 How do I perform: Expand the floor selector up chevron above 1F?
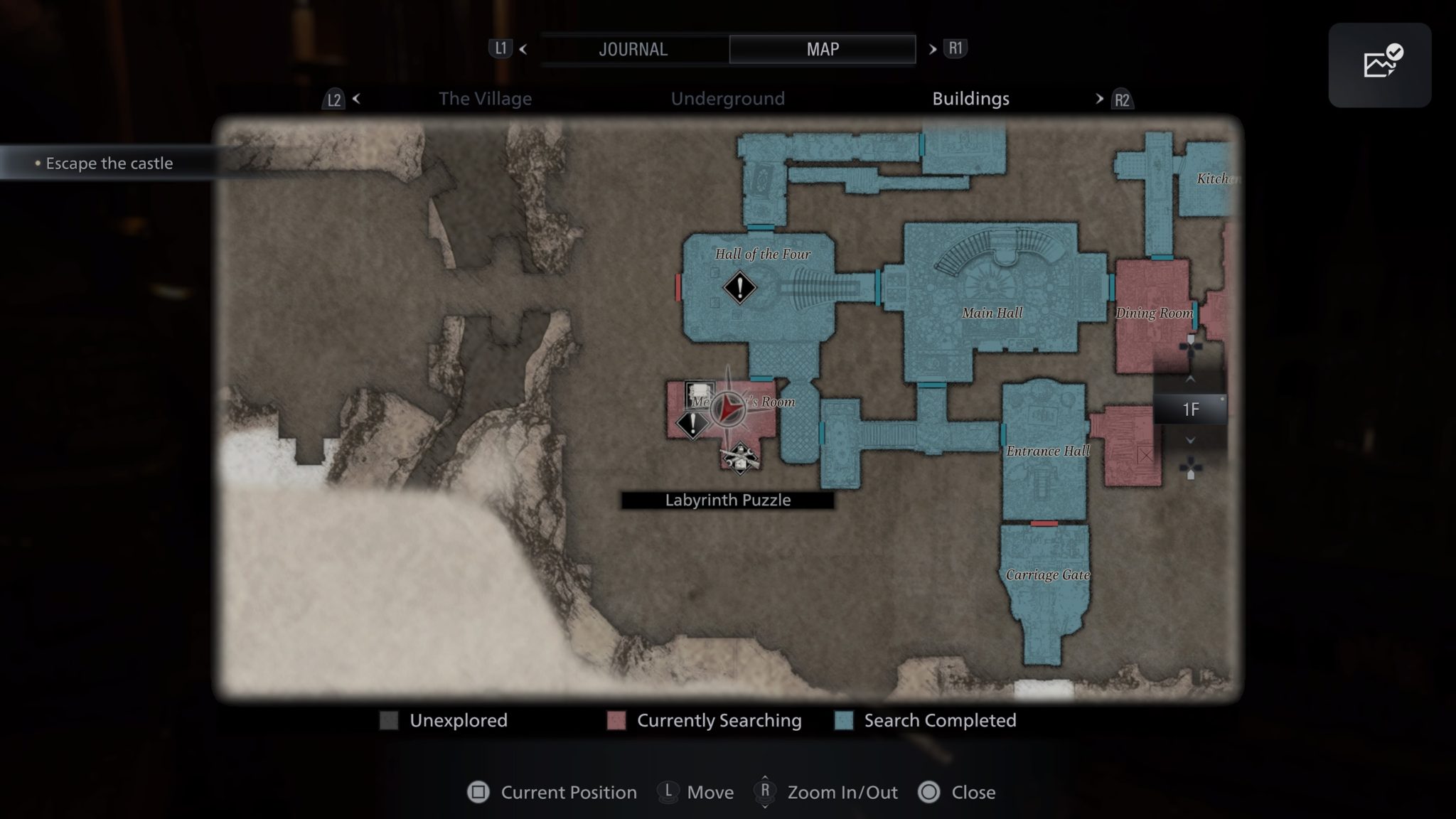pos(1190,379)
